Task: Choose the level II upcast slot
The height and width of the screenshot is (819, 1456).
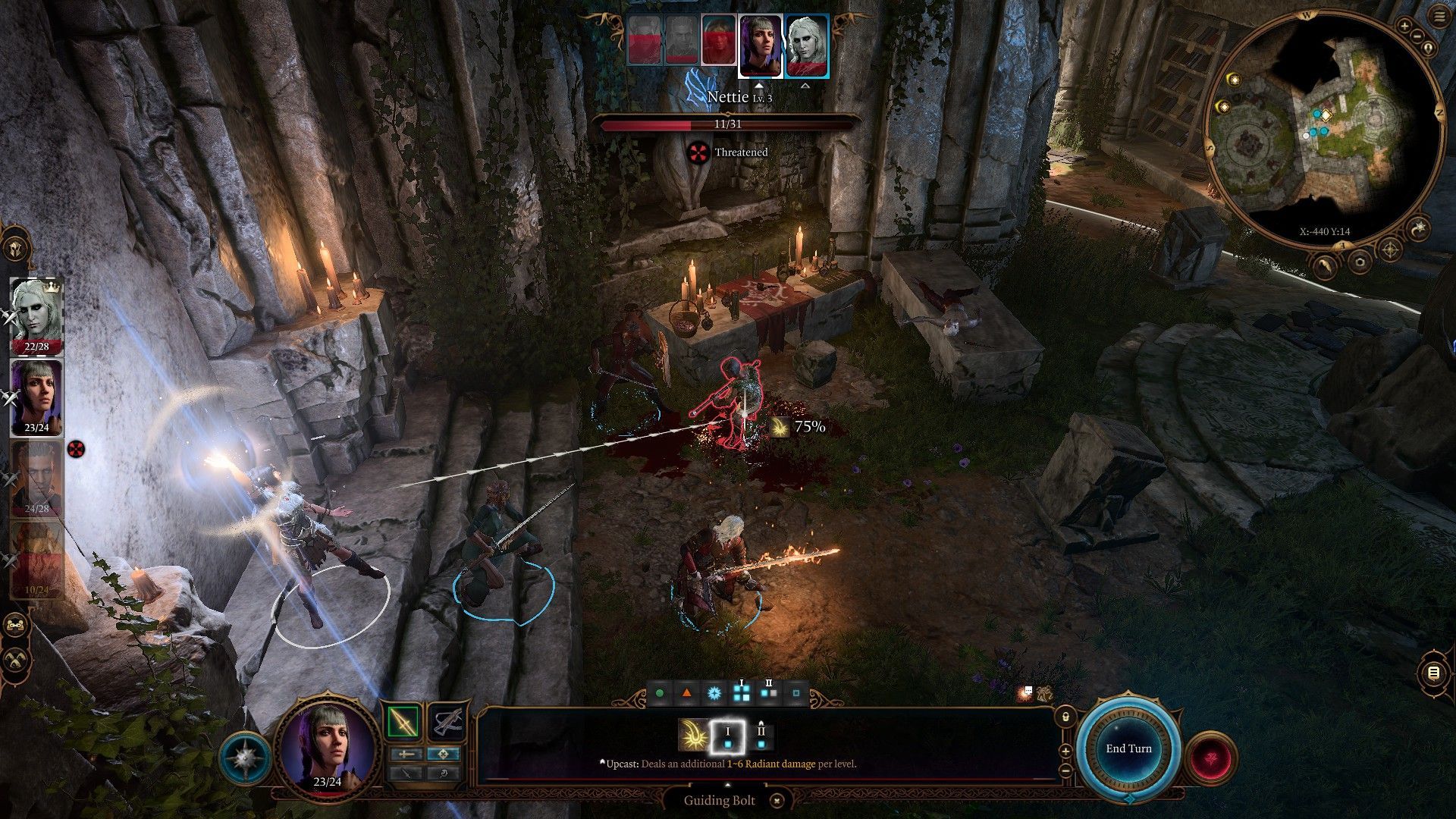Action: click(x=761, y=735)
